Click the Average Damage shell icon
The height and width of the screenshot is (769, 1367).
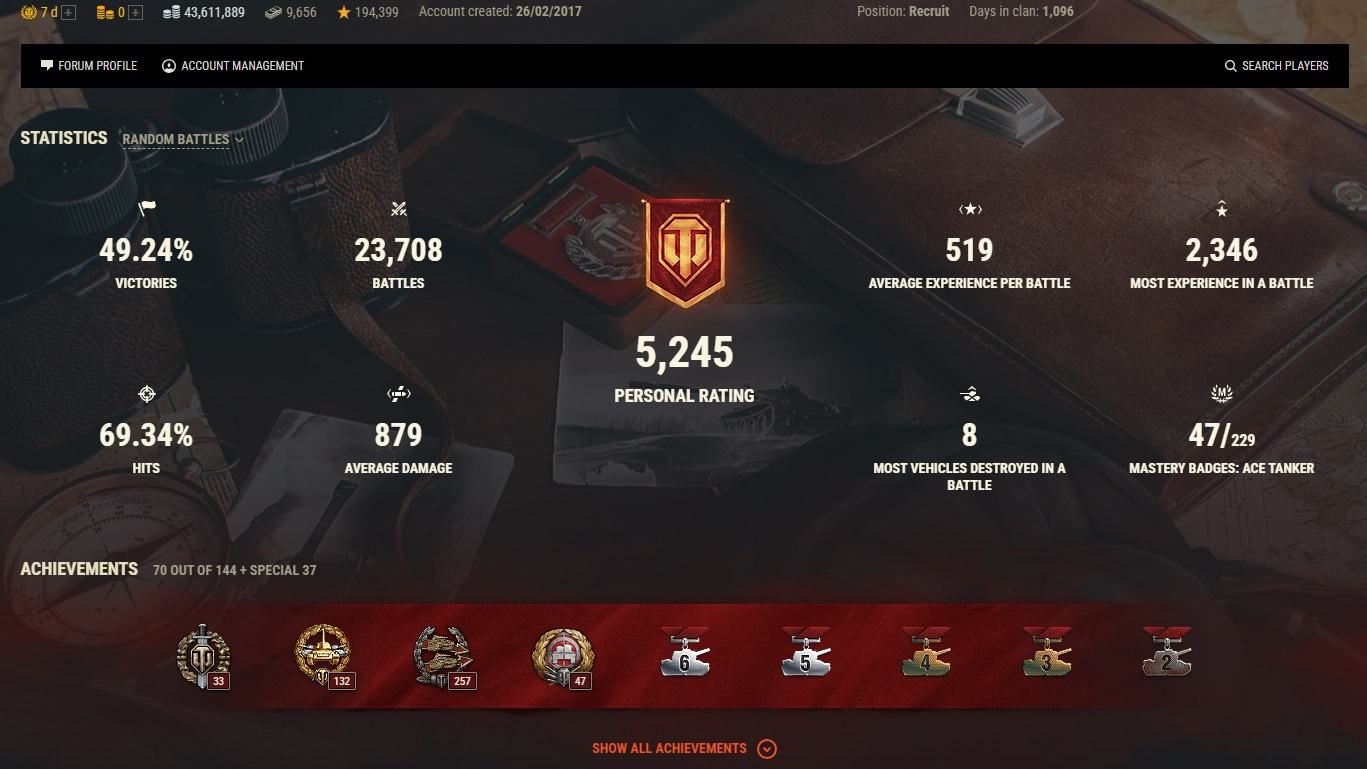(x=398, y=394)
